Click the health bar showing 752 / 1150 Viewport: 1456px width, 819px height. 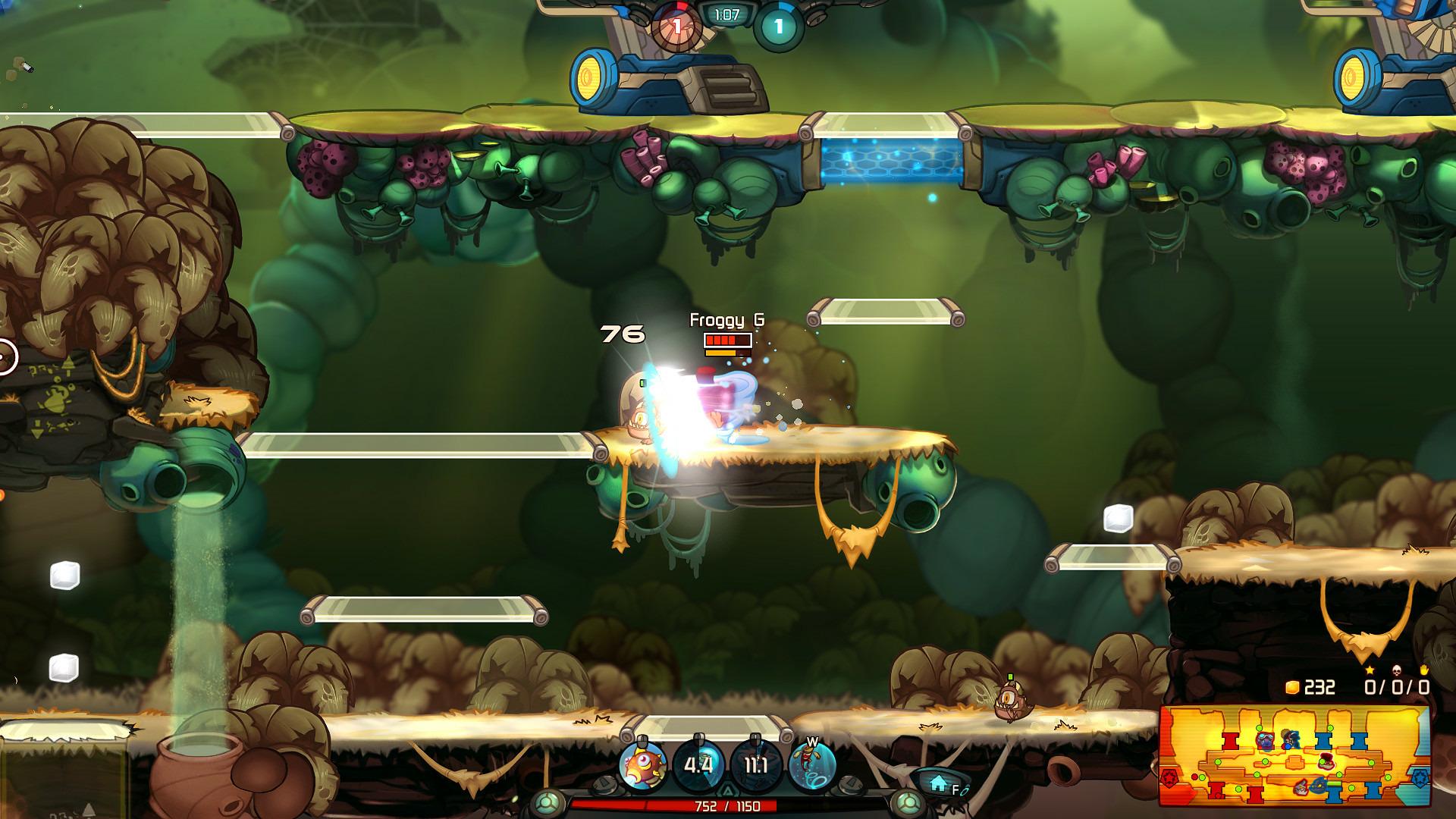726,807
